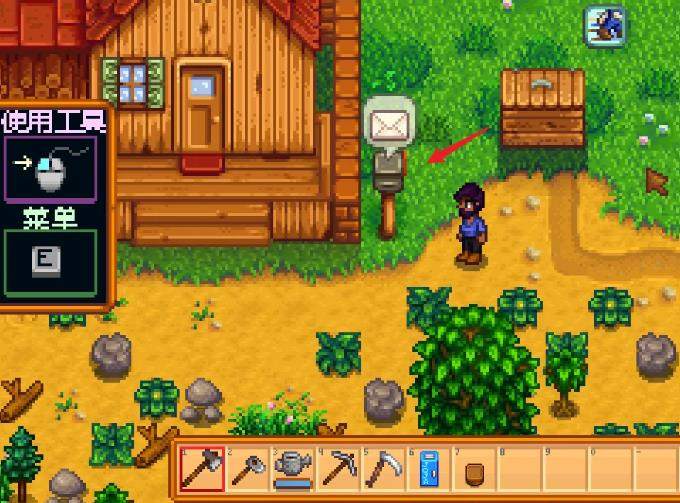
Task: Pick the scythe in the hotbar
Action: point(382,467)
